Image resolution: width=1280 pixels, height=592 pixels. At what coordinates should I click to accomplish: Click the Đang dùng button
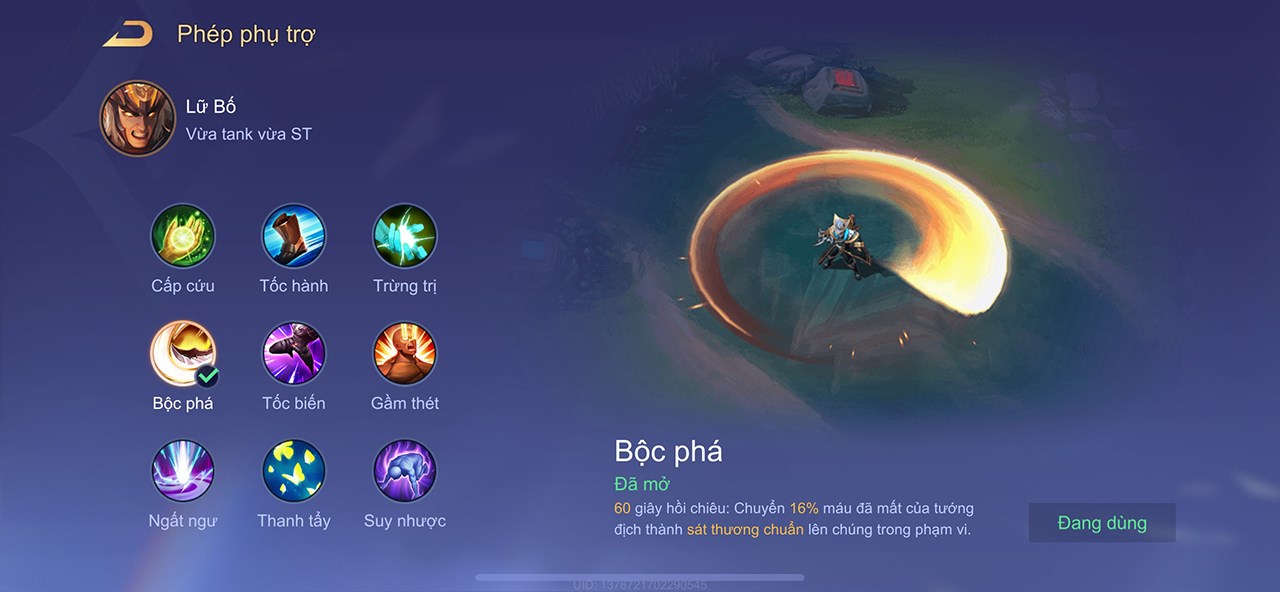[1102, 523]
